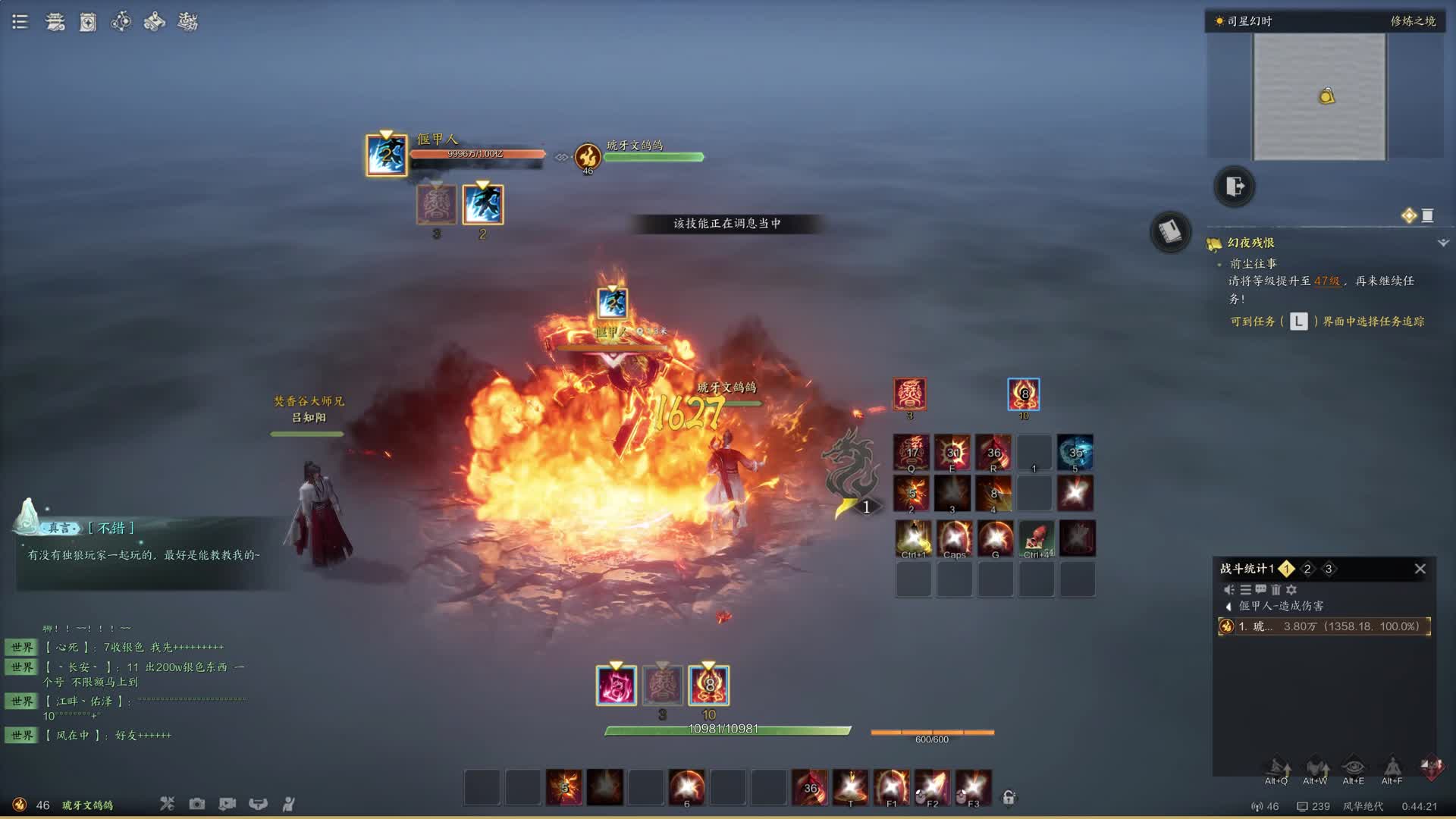This screenshot has height=819, width=1456.
Task: Collapse the 幻夜残恨 quest tracker
Action: (x=1442, y=243)
